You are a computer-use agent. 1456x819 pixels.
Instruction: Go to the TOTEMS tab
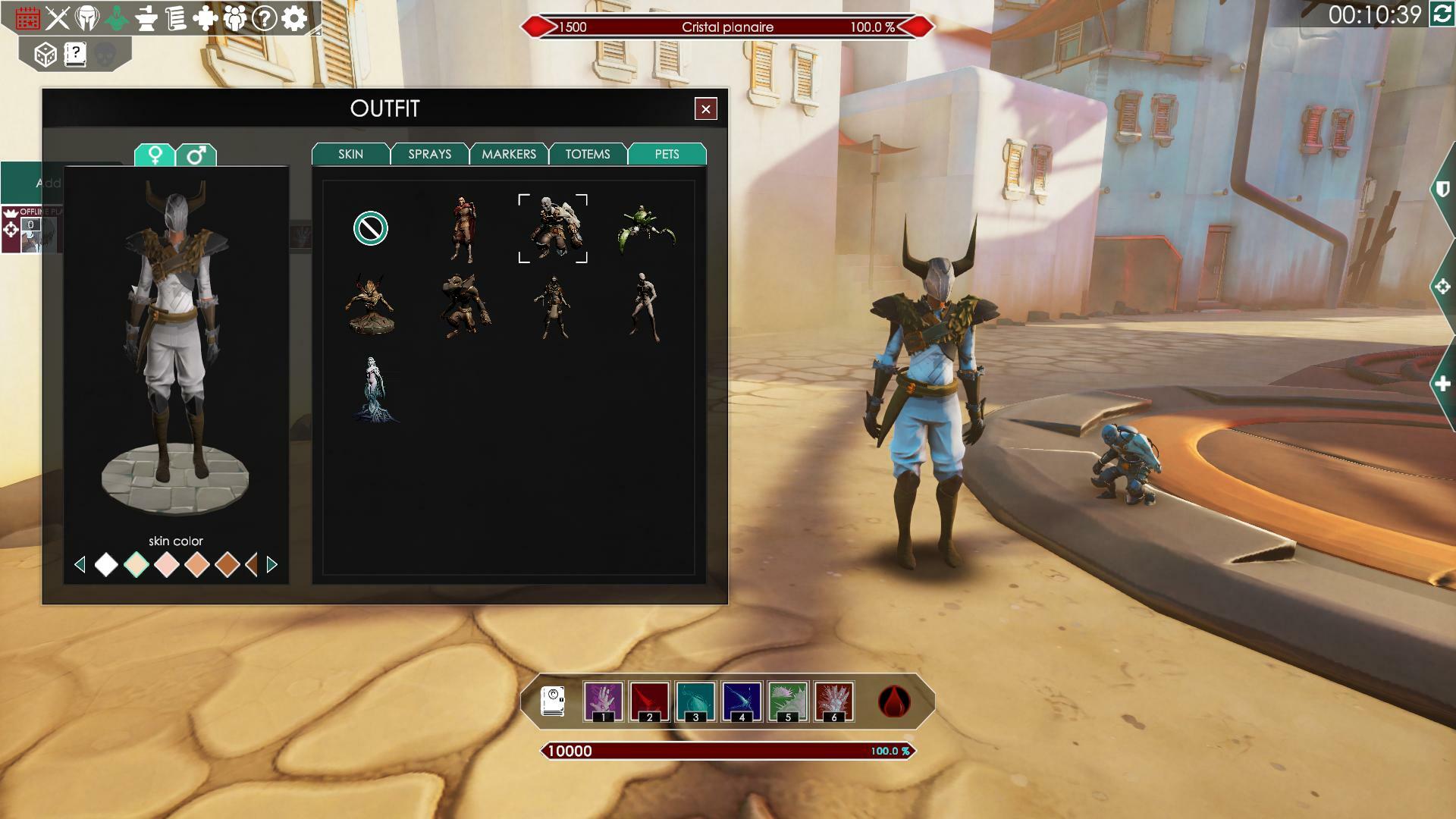(x=587, y=154)
